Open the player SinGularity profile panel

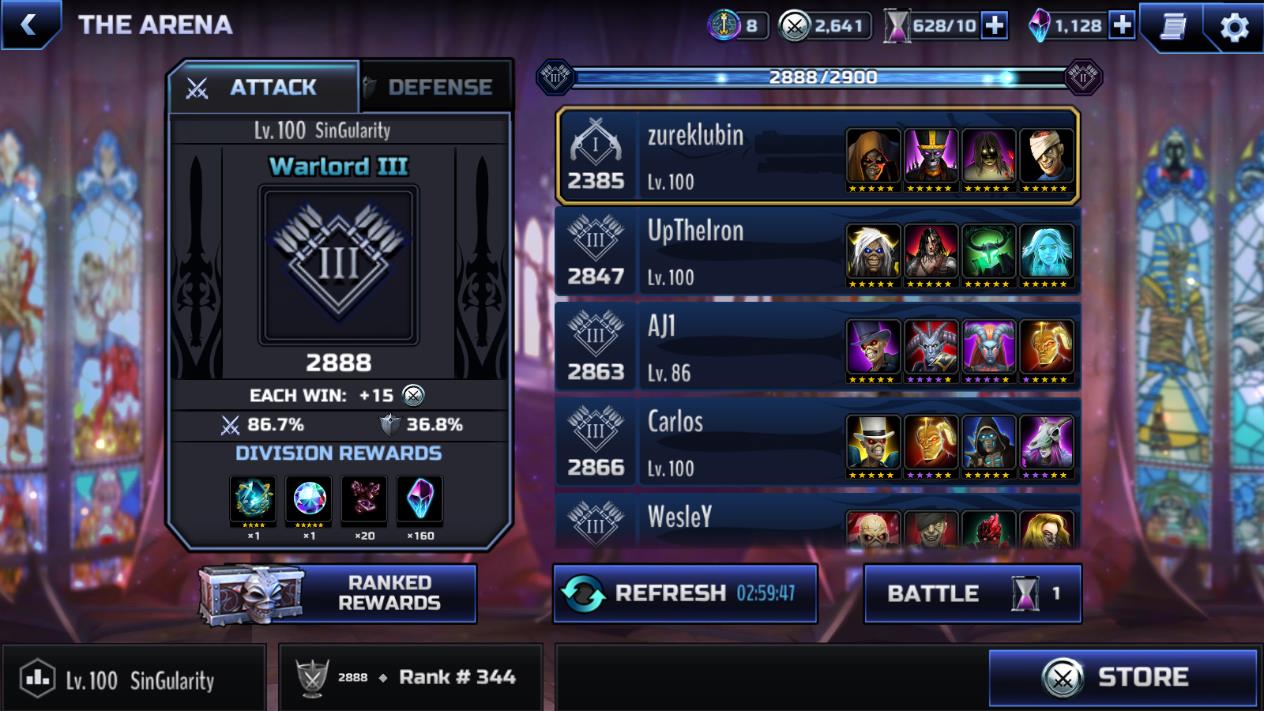pos(134,679)
